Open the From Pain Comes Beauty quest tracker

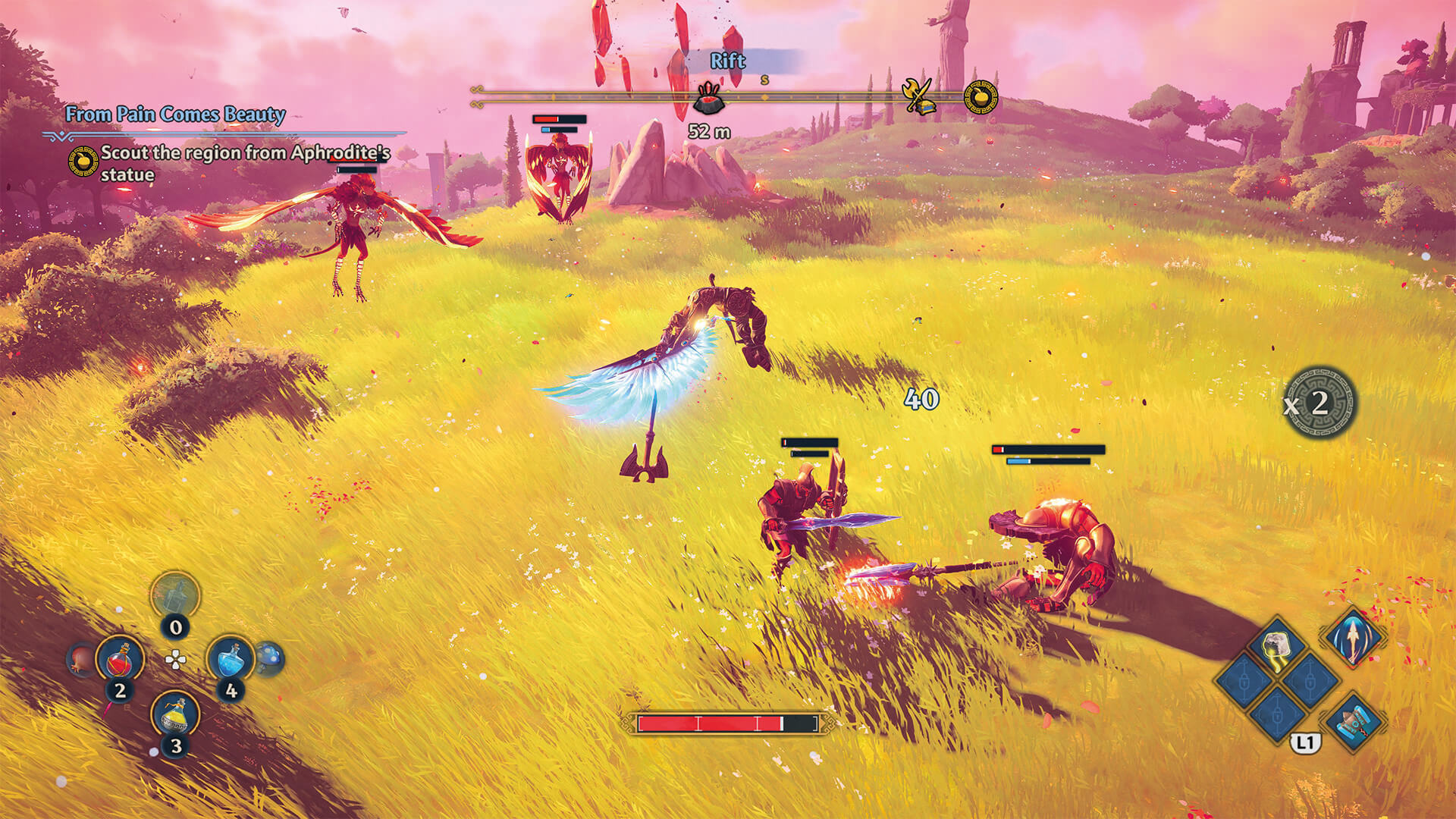click(175, 115)
